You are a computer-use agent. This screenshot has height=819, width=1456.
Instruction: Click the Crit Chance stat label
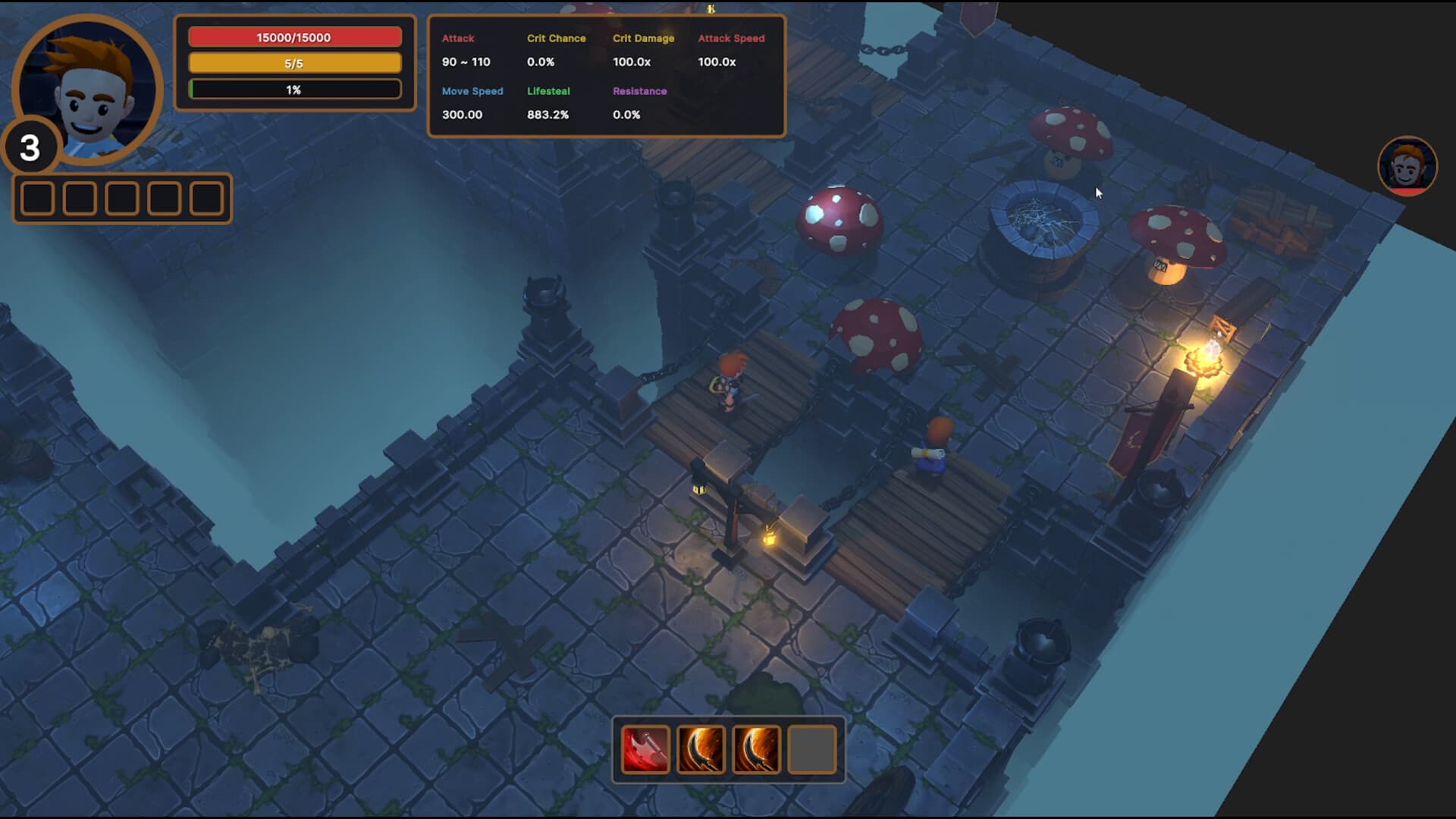557,38
